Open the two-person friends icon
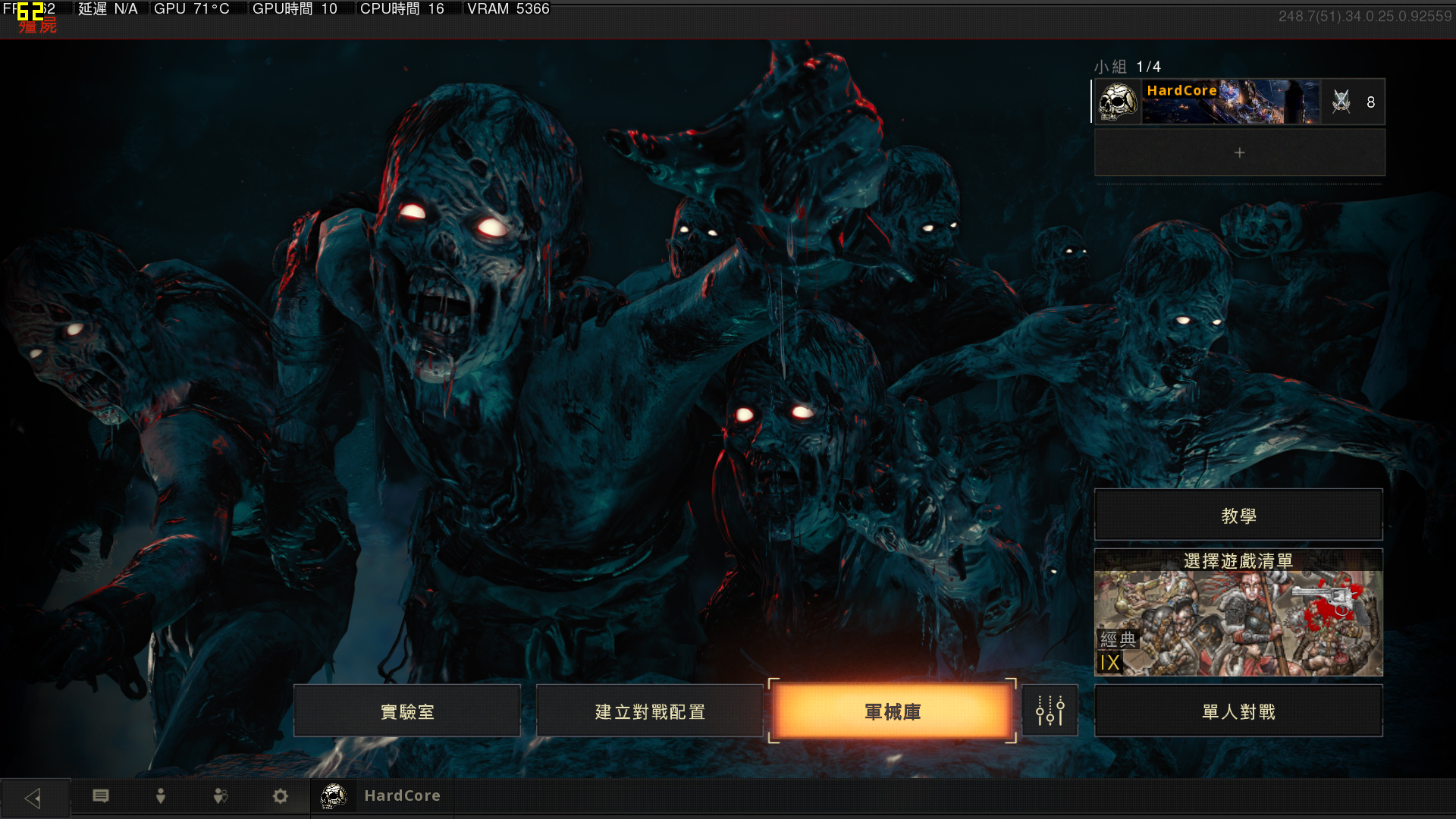 221,796
